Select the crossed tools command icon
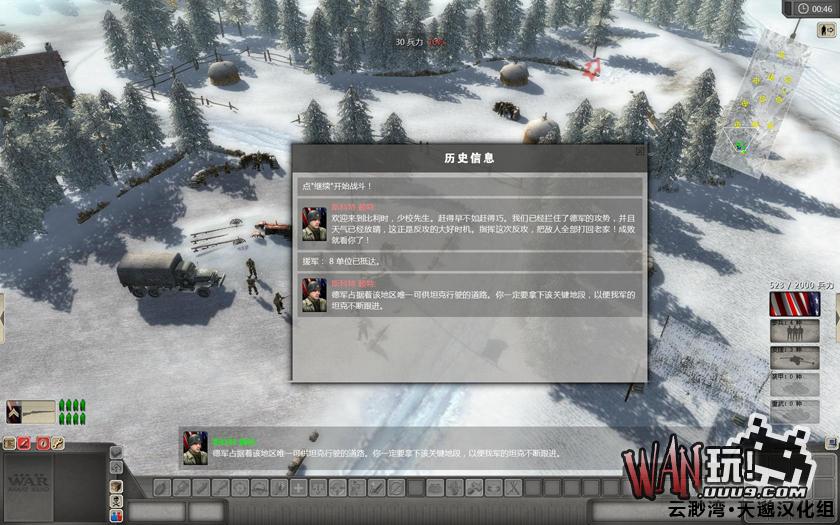 tap(512, 487)
